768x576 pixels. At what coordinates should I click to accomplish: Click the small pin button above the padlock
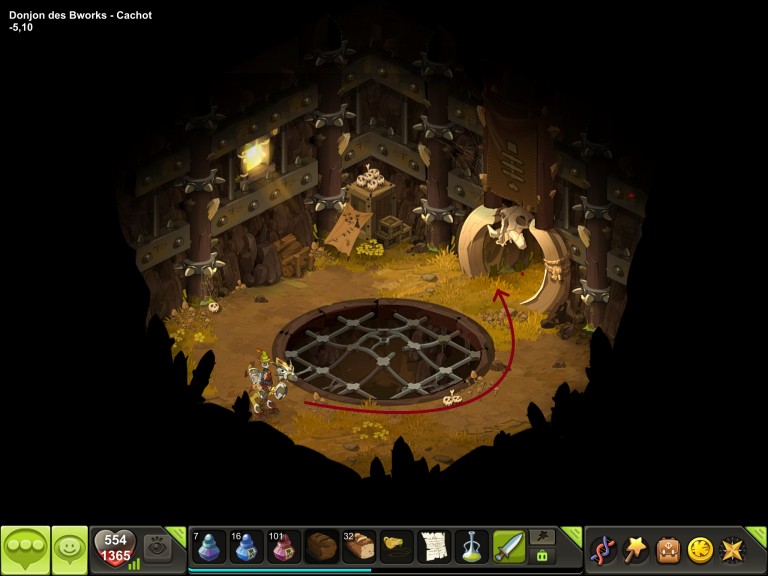point(542,537)
